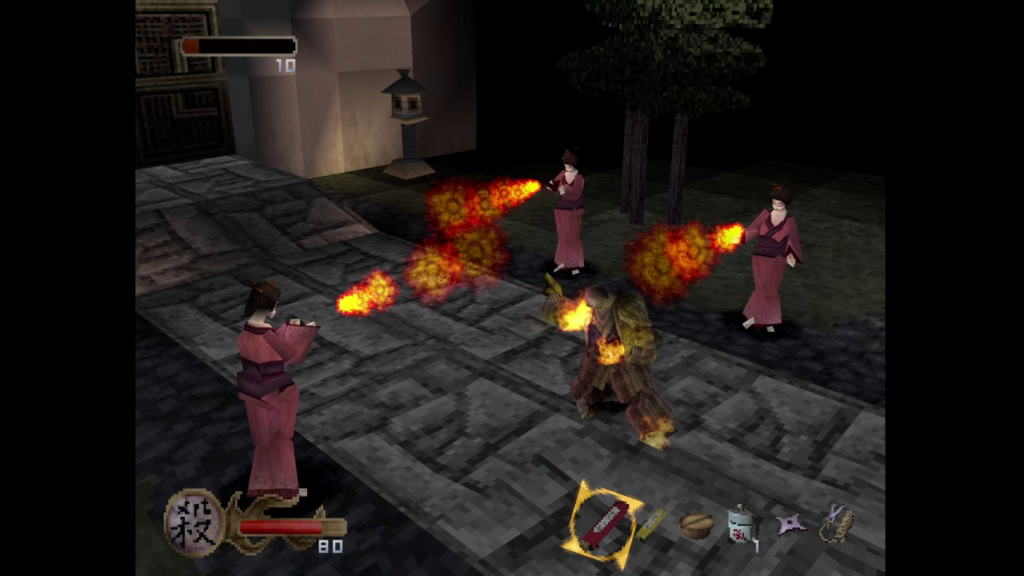Select the grappling hook rope
Screen dimensions: 1024x576
(836, 523)
